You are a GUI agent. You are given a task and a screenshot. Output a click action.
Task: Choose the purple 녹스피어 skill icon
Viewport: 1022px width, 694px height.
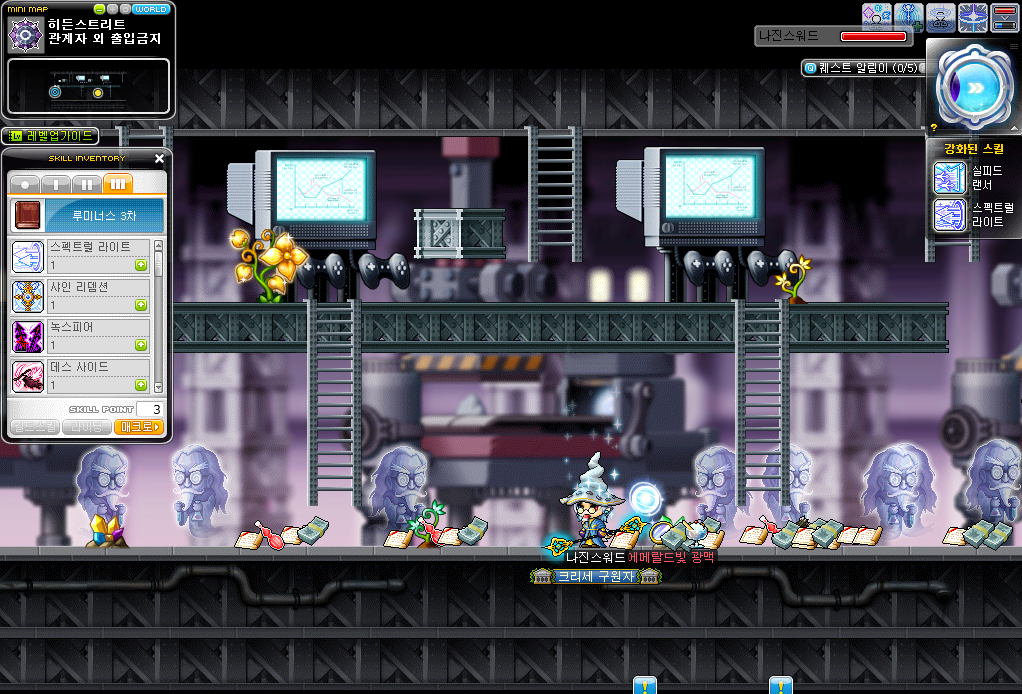[27, 337]
